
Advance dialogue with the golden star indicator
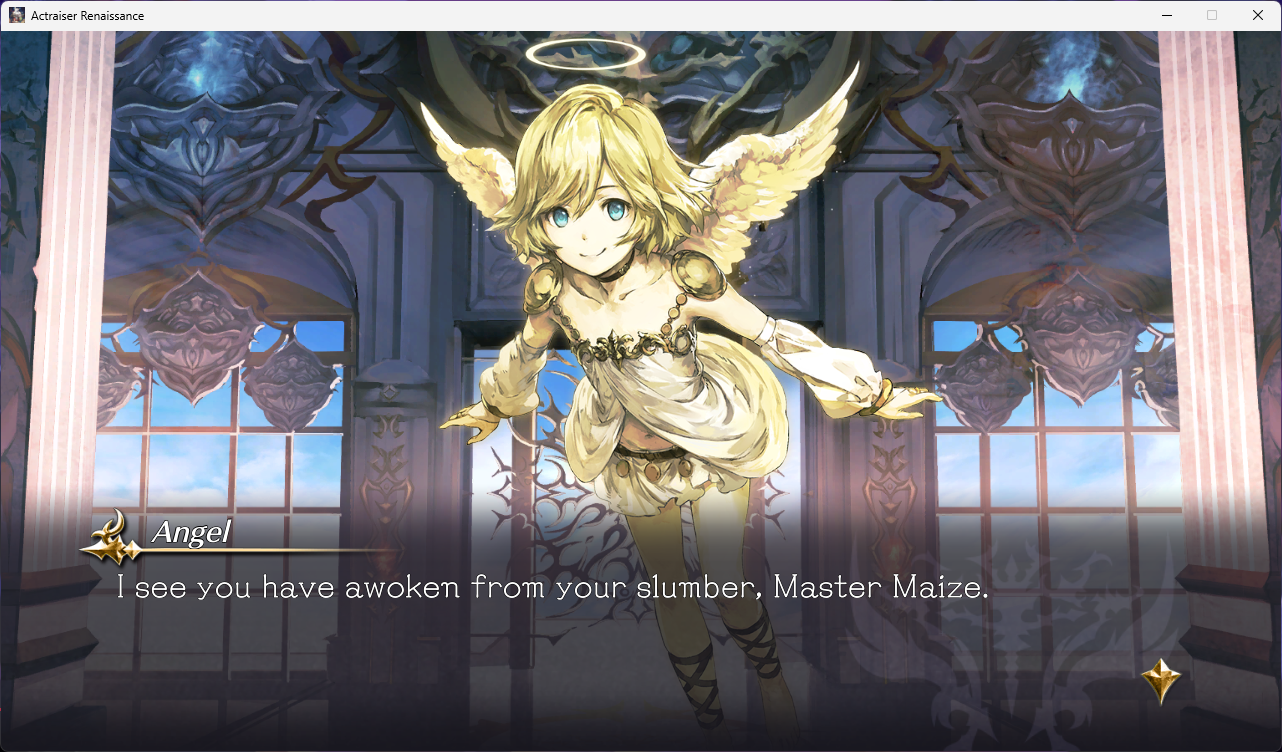[1160, 680]
